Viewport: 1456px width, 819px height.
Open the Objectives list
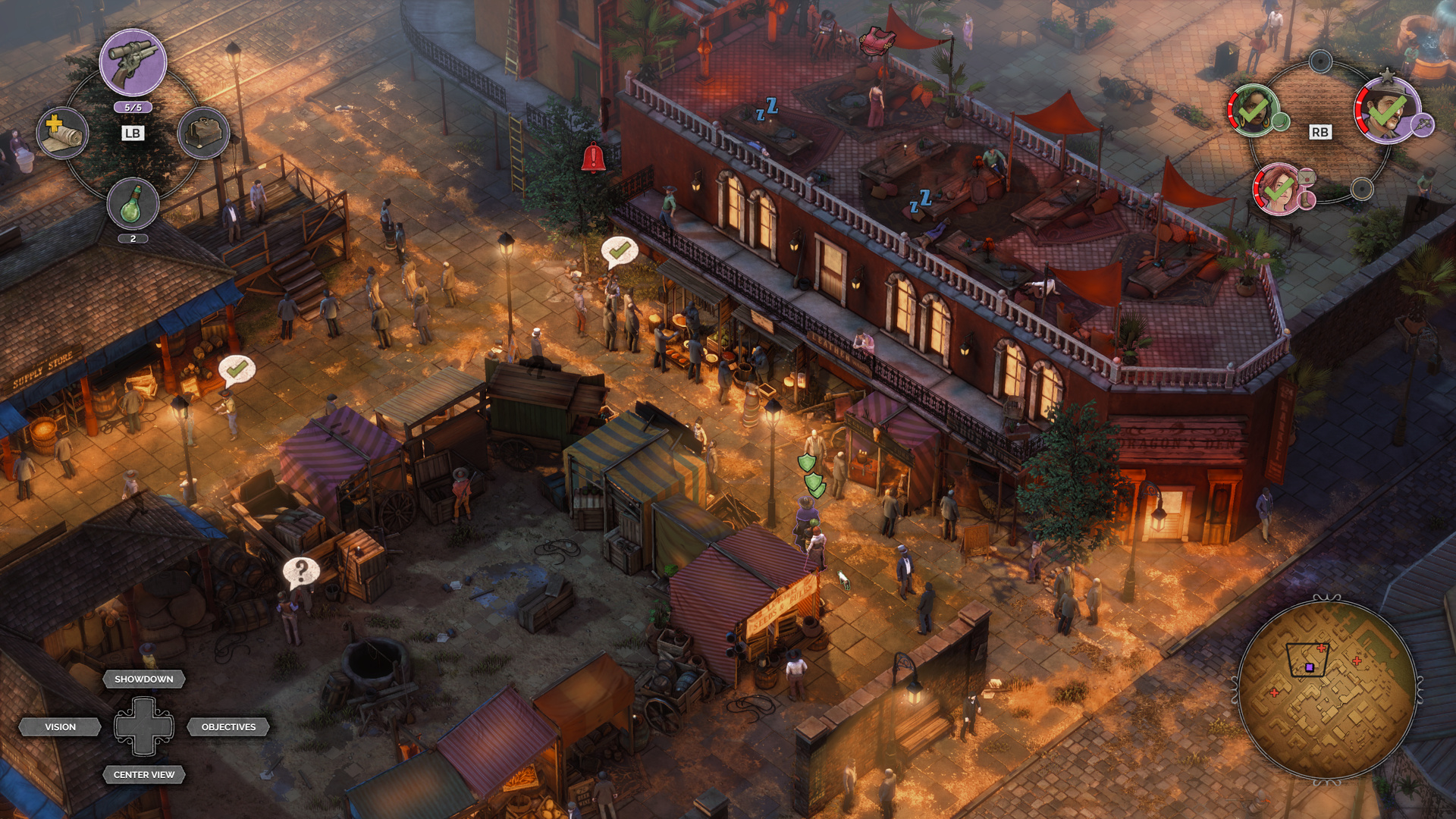coord(228,726)
